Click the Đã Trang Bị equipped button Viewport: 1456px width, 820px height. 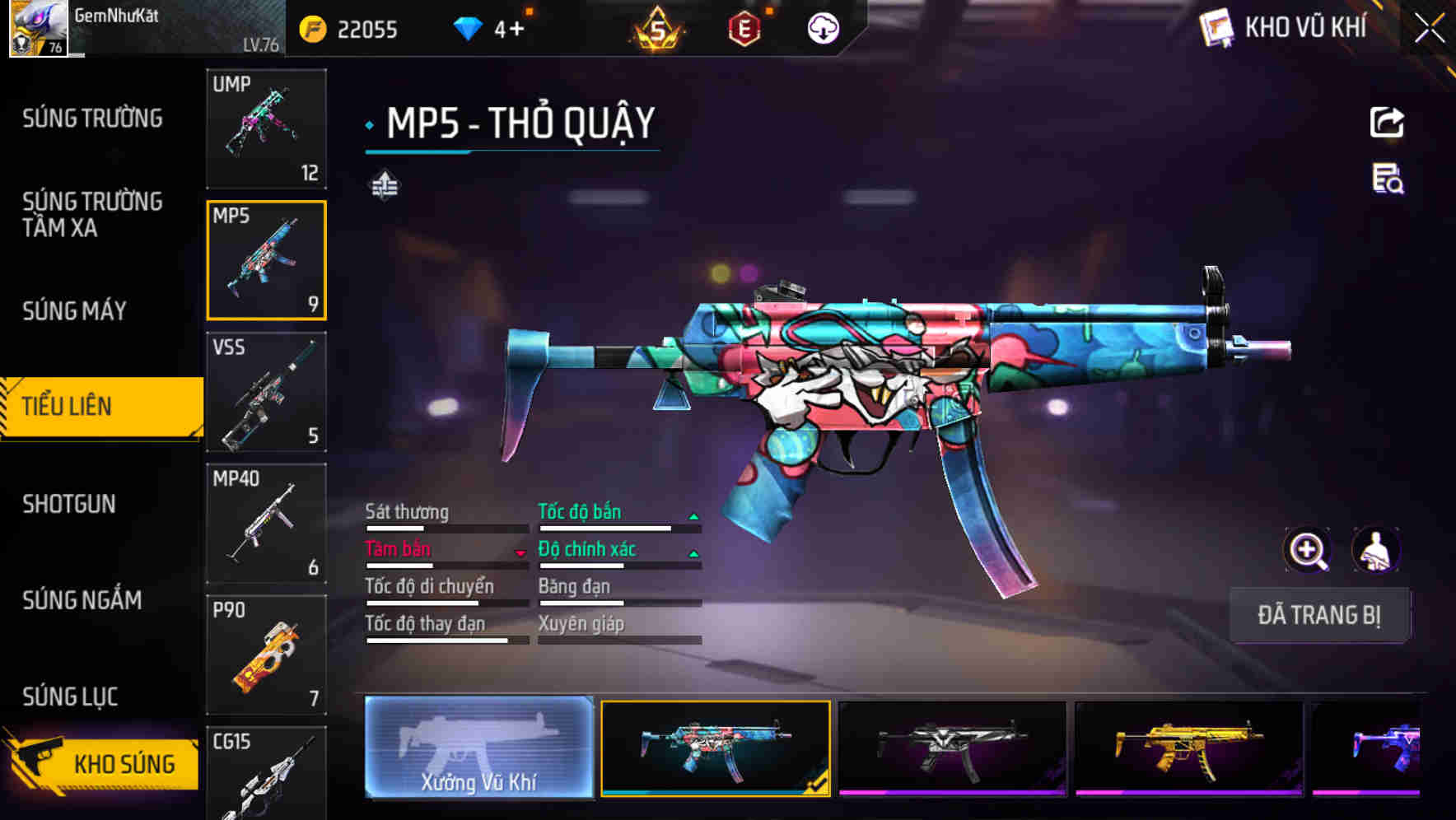(x=1318, y=615)
